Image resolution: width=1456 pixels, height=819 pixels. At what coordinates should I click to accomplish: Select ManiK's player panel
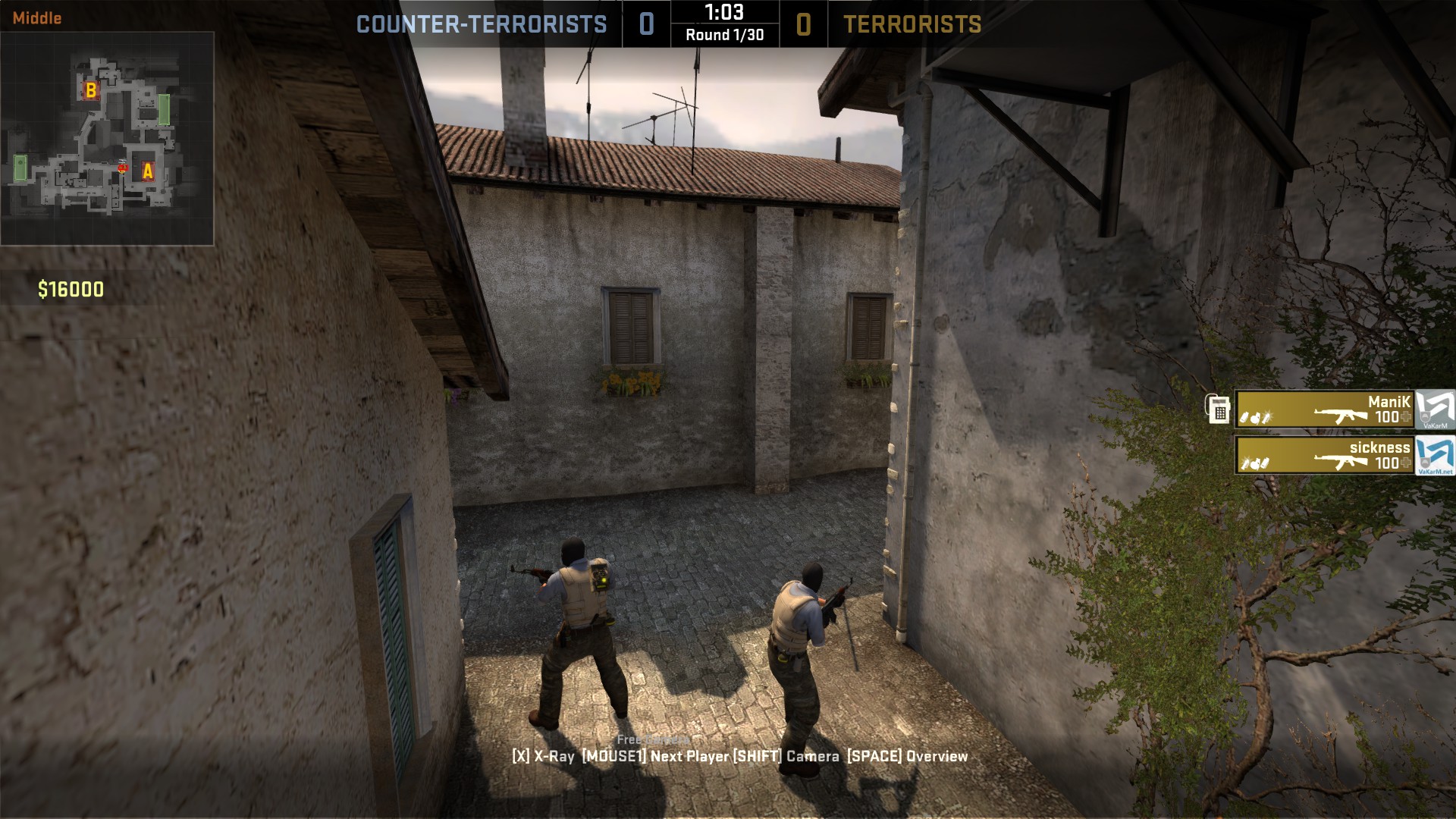click(x=1325, y=409)
